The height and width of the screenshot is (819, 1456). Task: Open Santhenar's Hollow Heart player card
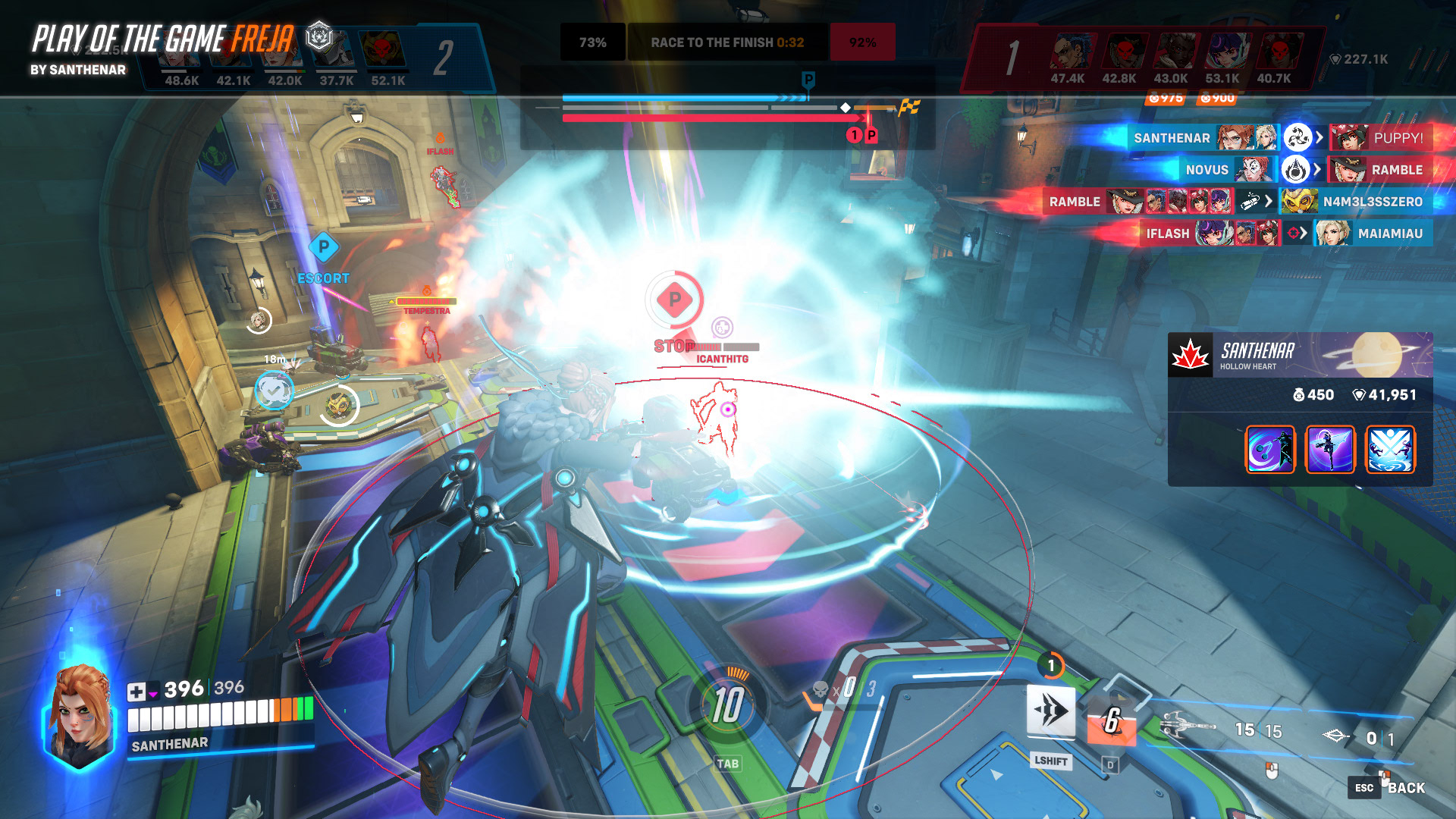point(1300,355)
